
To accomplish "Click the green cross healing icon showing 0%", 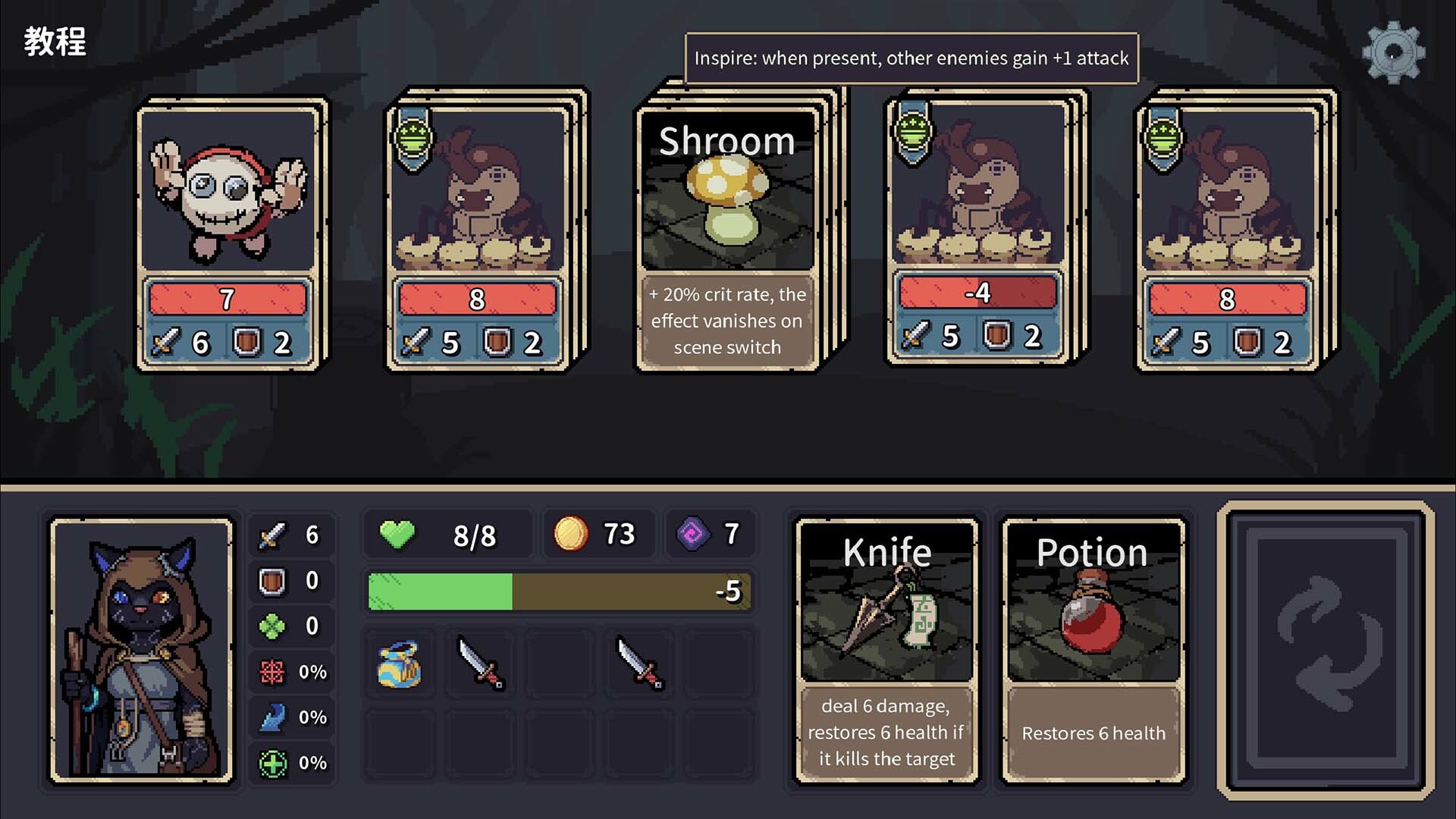I will point(275,762).
